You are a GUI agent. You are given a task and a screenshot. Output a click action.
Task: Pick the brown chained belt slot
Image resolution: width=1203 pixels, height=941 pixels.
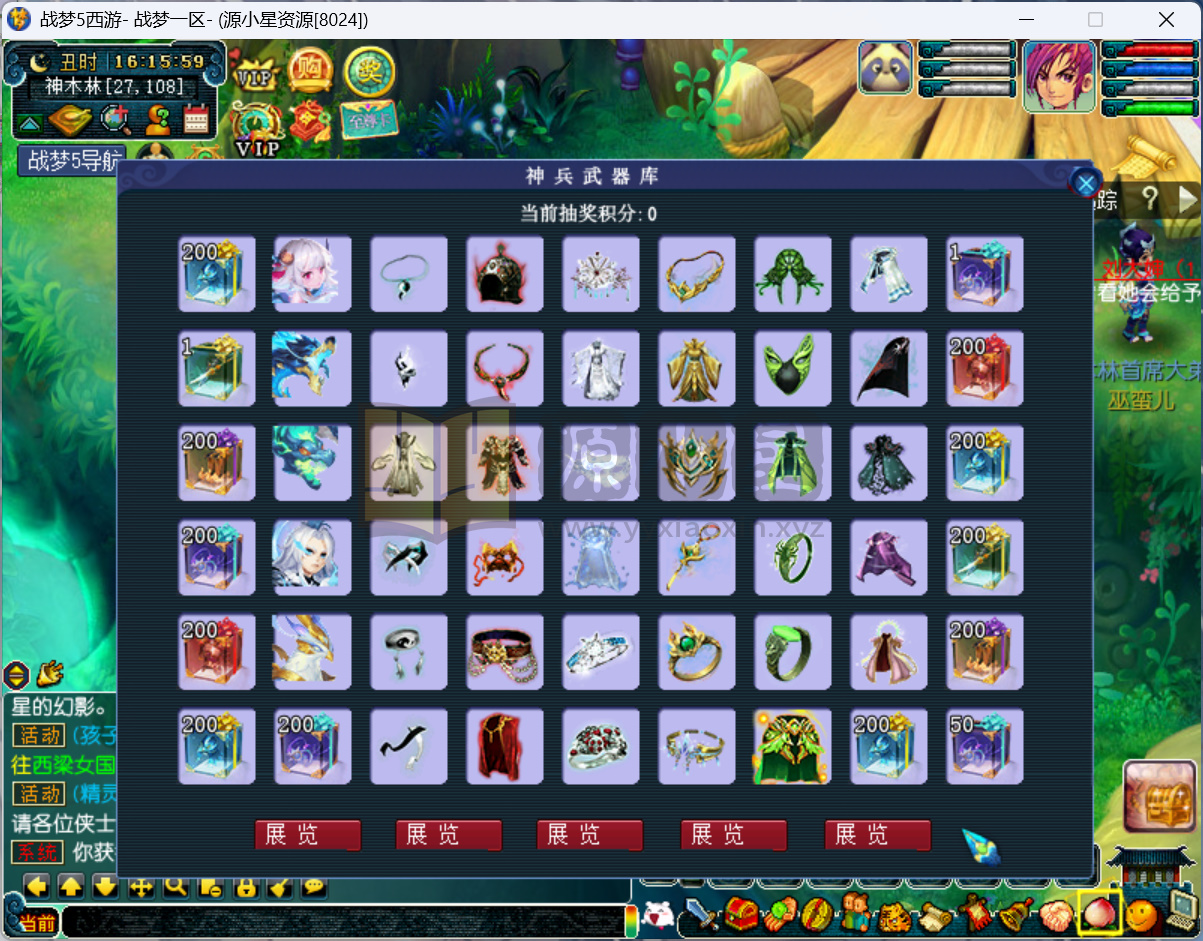505,652
